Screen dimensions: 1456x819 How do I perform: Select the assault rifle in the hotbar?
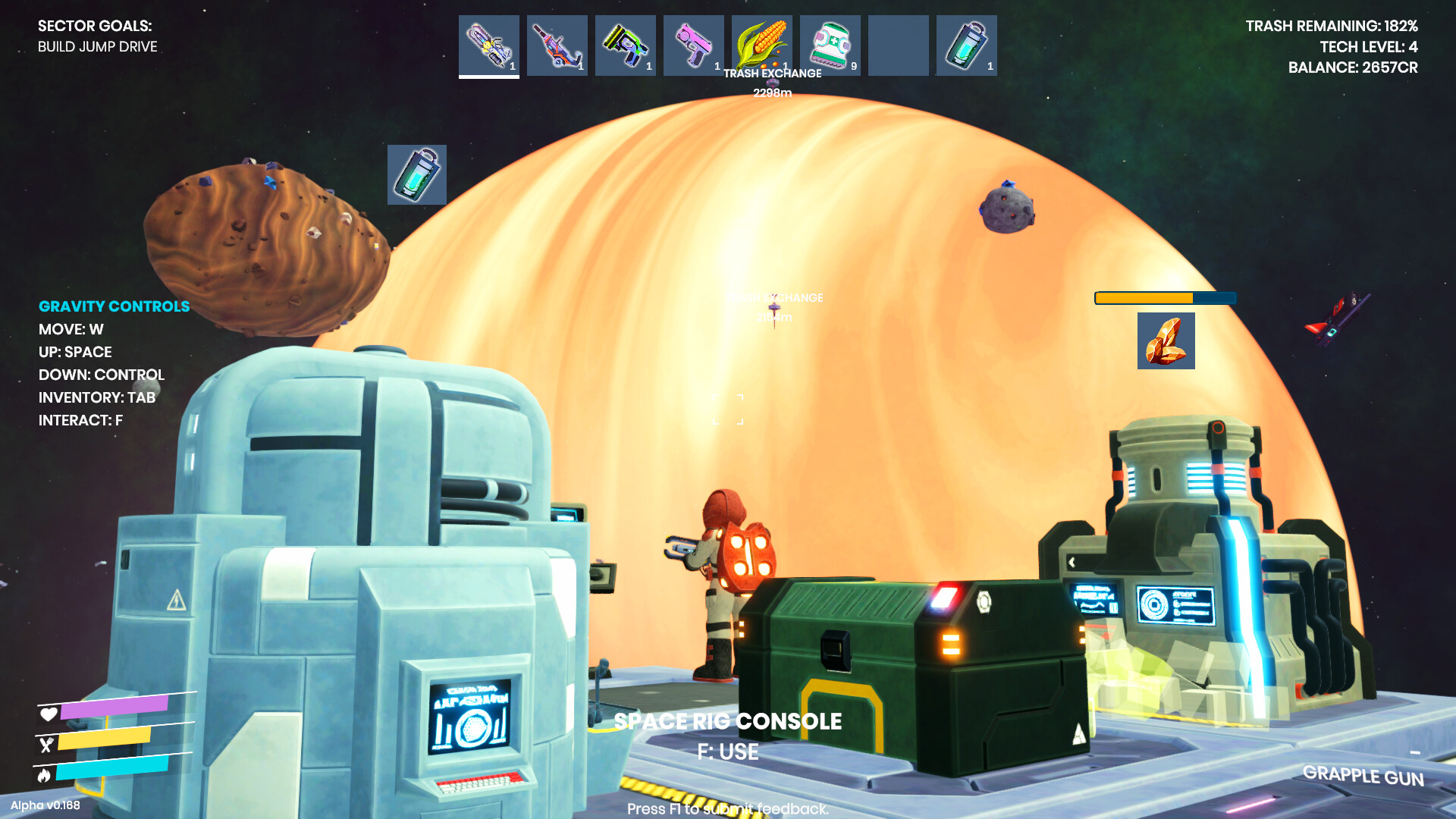(557, 45)
